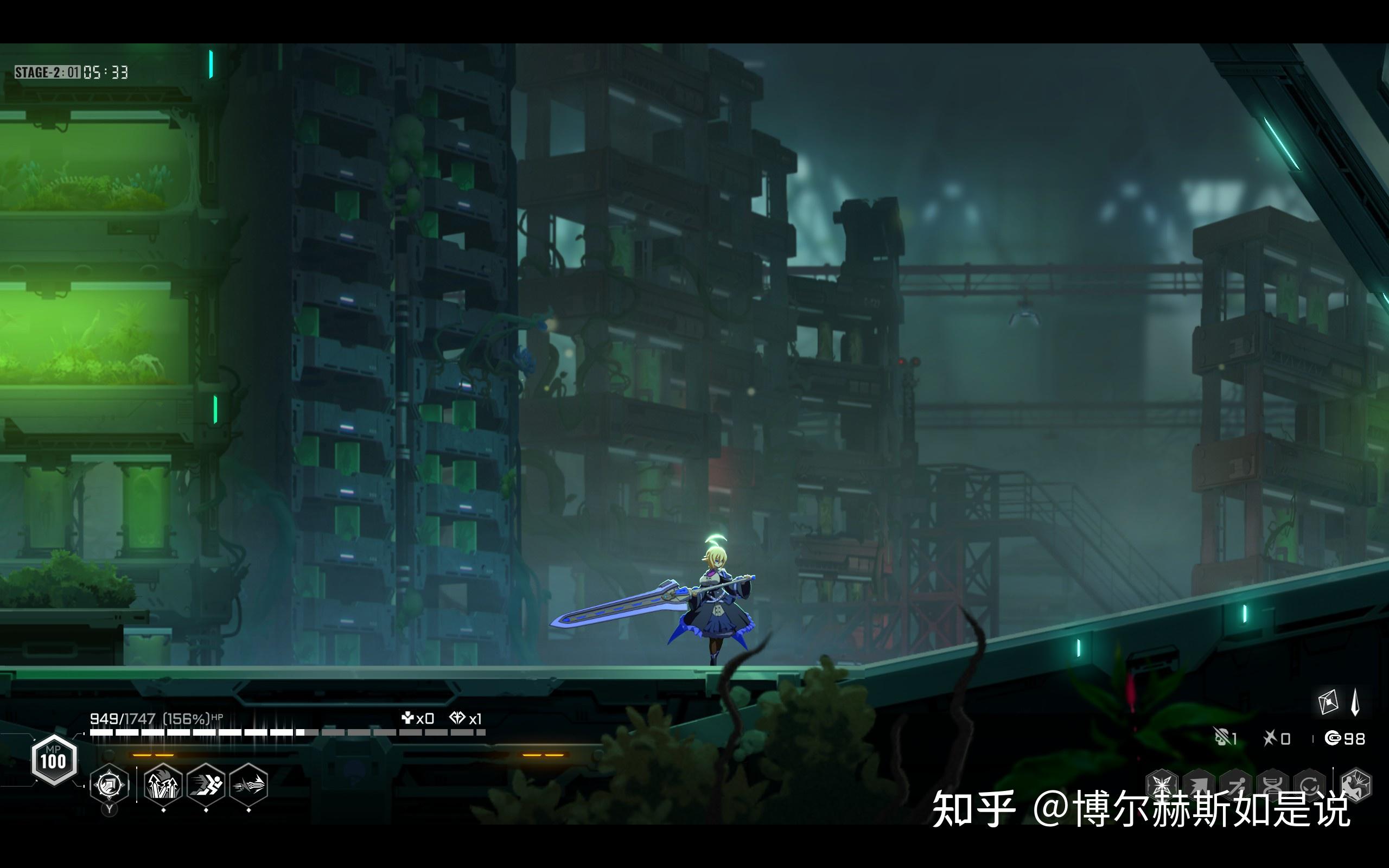Click the 05:33 timer display
Screen dimensions: 1389x868
point(107,72)
